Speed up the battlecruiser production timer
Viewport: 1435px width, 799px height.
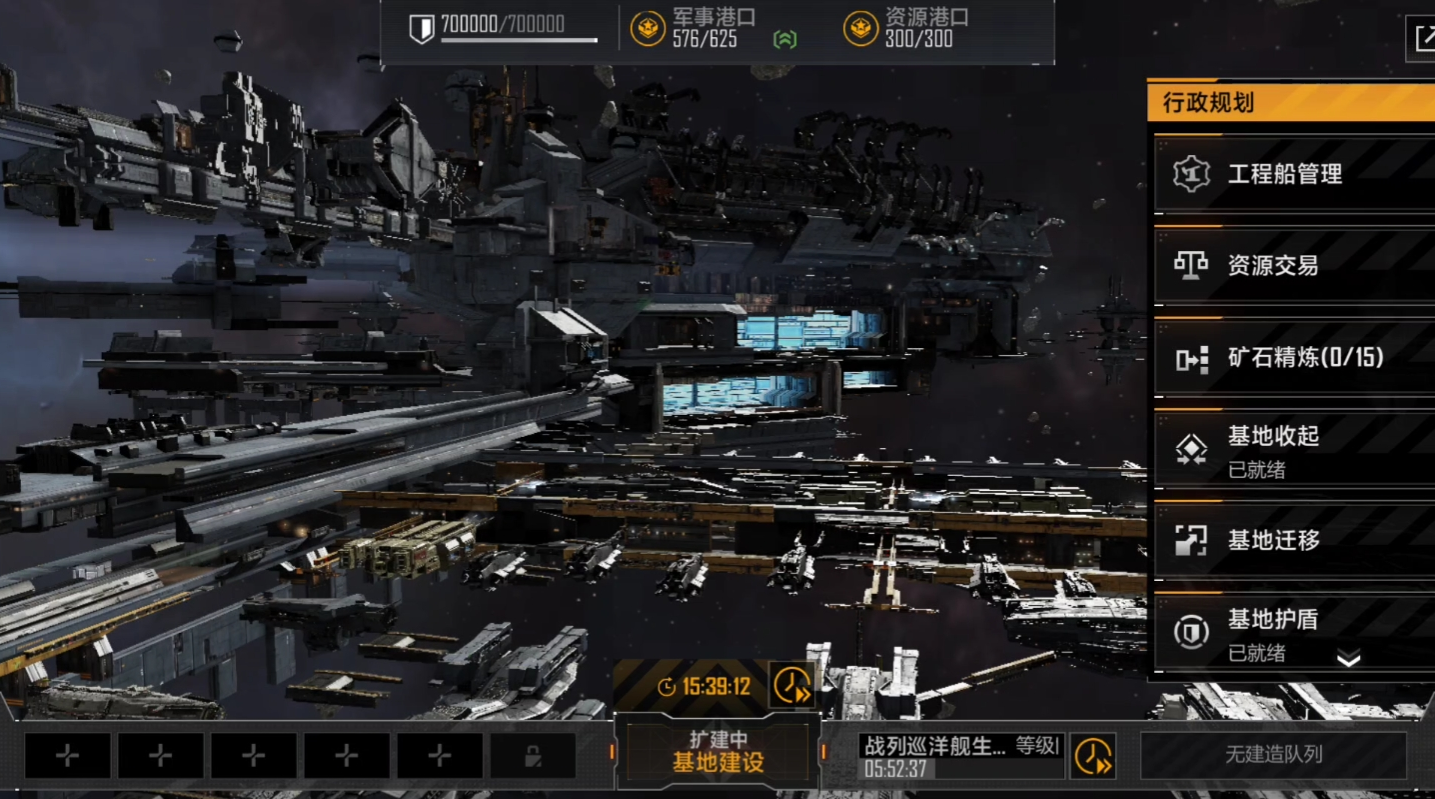coord(1093,756)
